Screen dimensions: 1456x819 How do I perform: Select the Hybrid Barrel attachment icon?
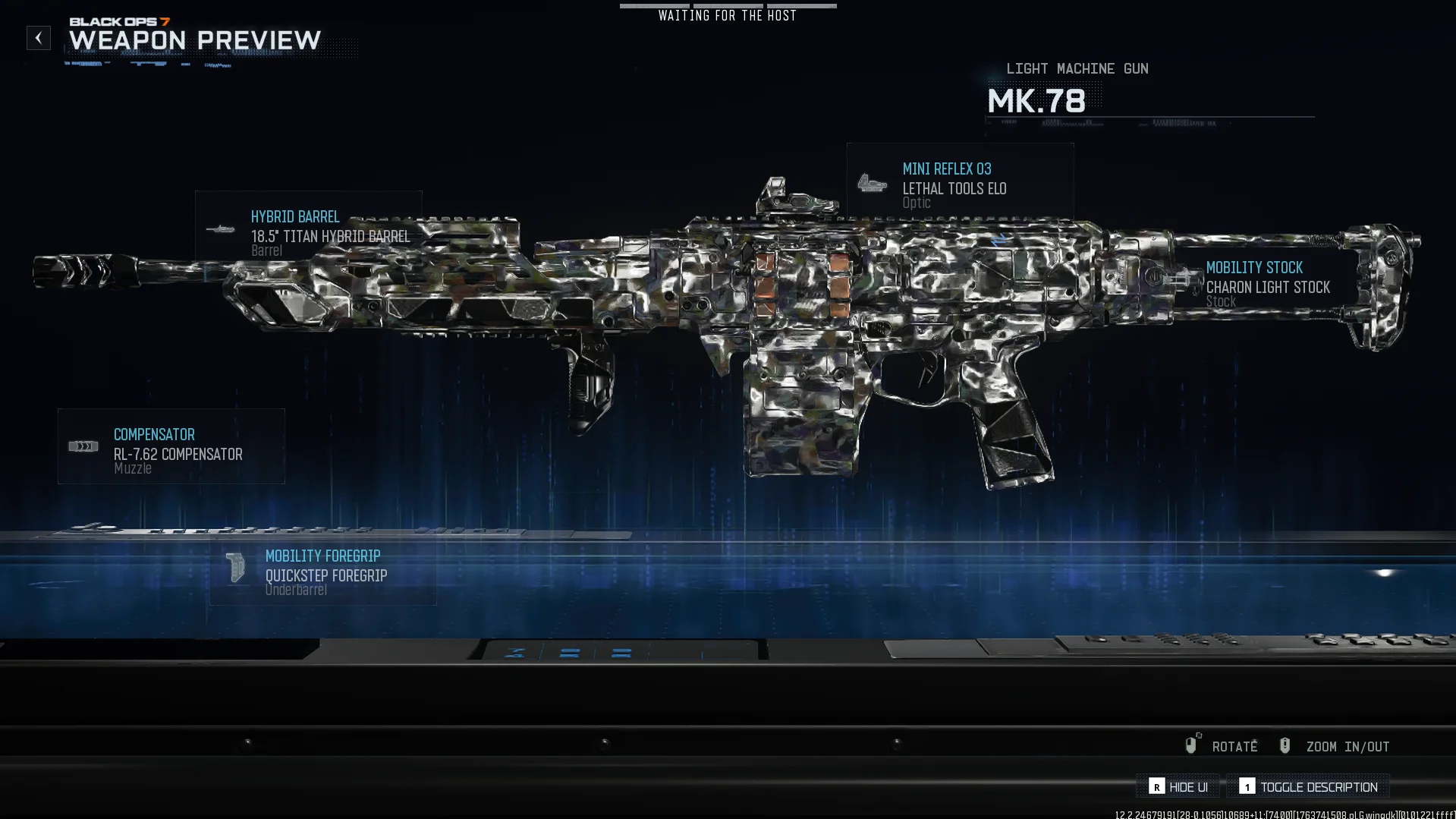tap(221, 228)
